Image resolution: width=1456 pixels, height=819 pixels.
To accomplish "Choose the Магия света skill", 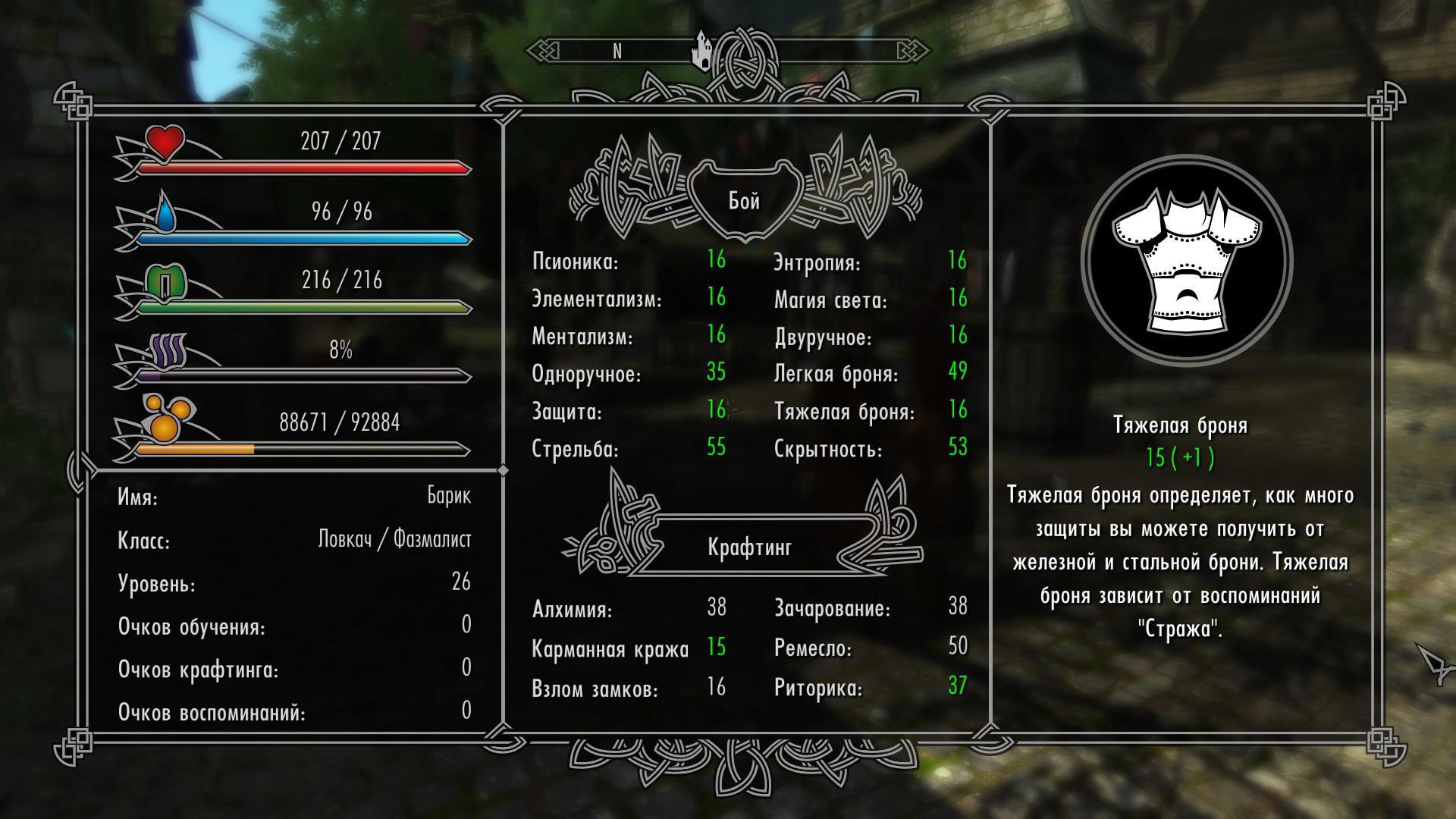I will 830,300.
